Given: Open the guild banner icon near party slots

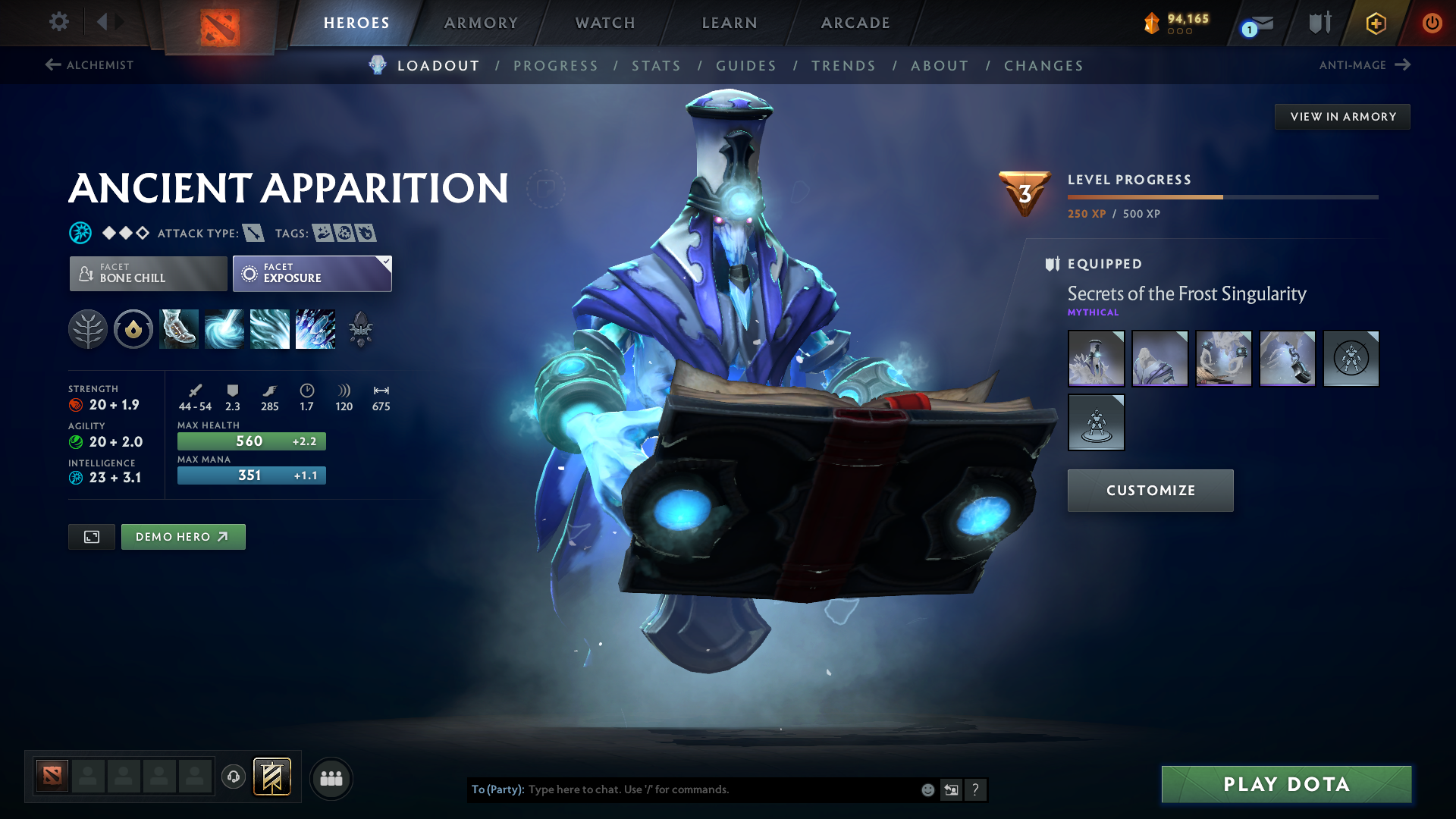Looking at the screenshot, I should tap(271, 777).
